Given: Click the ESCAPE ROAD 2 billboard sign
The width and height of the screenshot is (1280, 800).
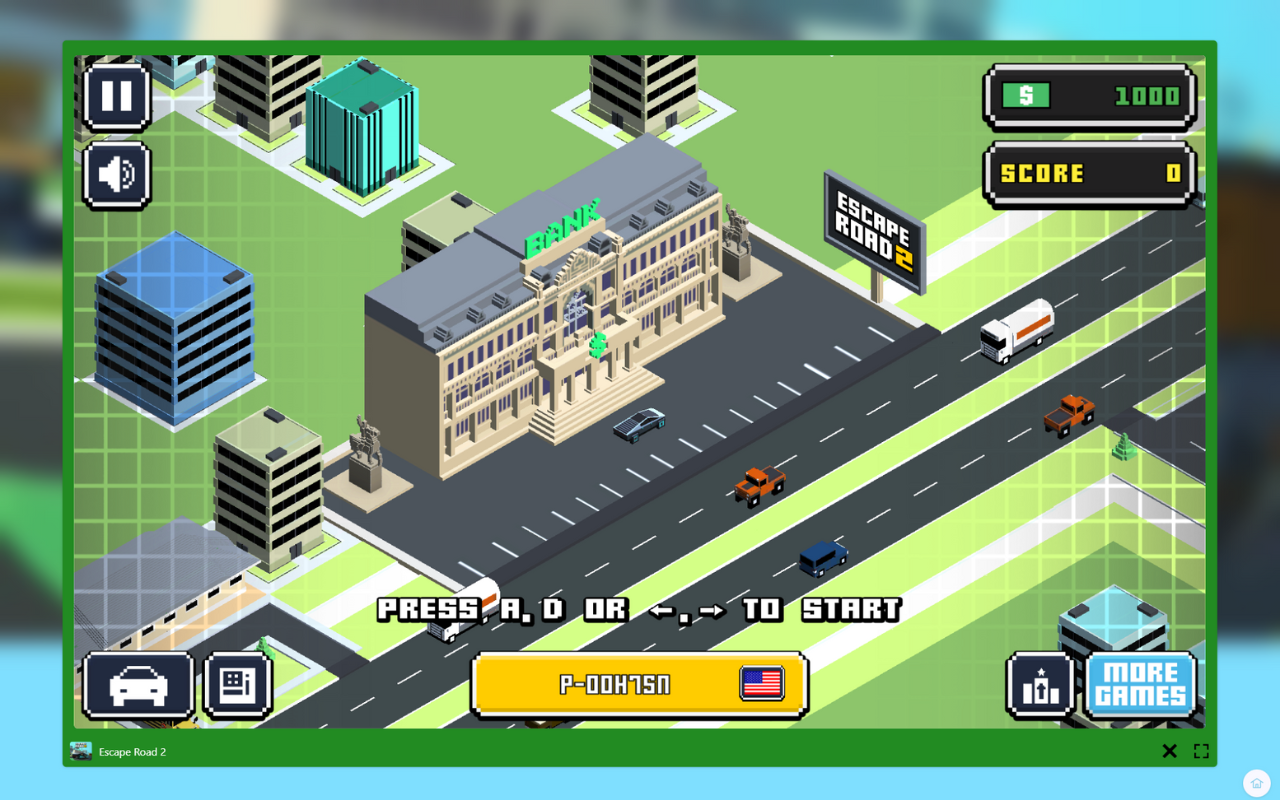Looking at the screenshot, I should [x=874, y=230].
